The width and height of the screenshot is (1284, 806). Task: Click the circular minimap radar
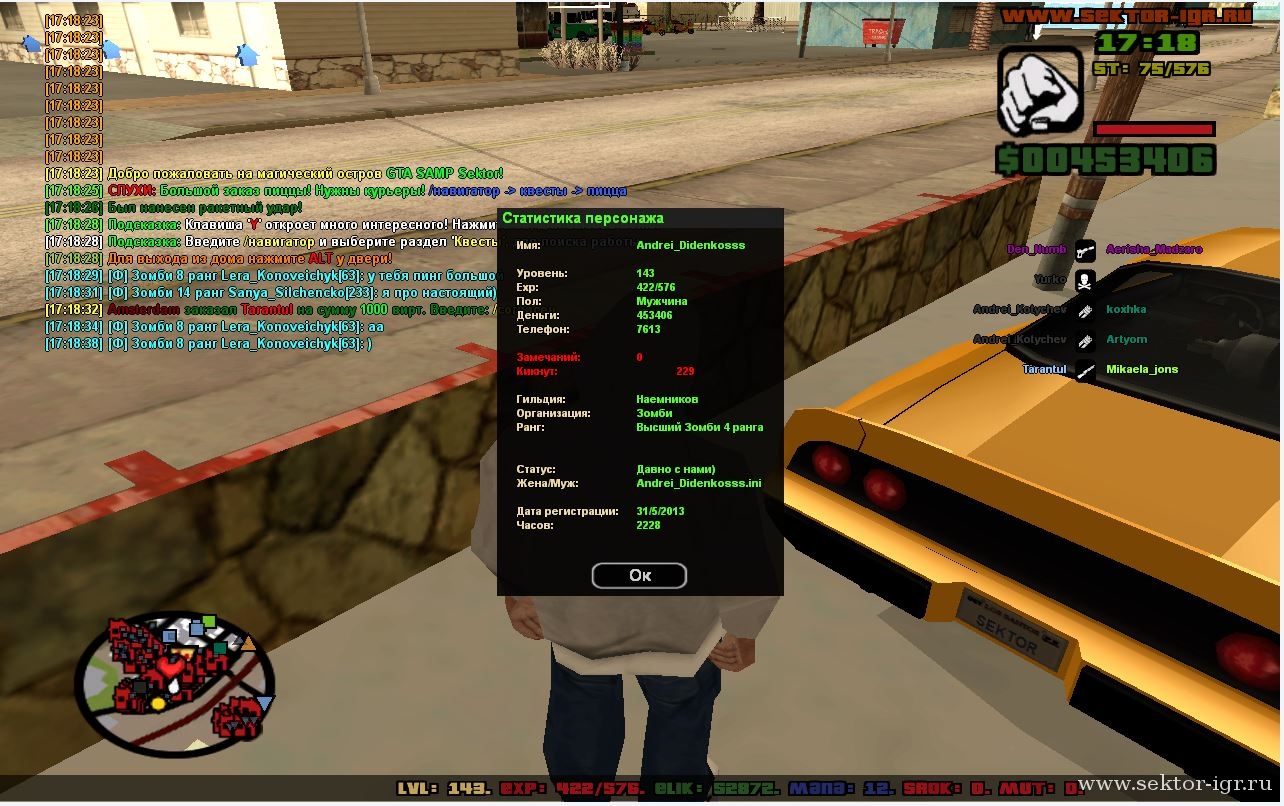click(x=176, y=684)
